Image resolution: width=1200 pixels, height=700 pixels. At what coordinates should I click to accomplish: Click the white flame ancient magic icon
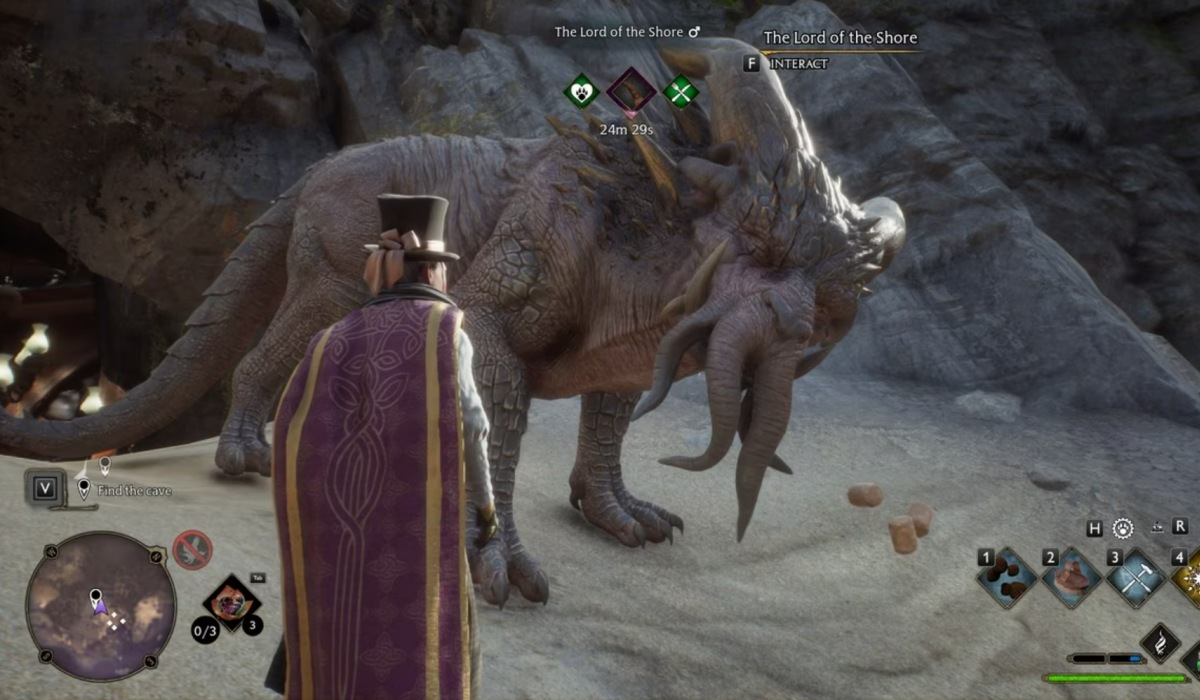[x=1162, y=643]
